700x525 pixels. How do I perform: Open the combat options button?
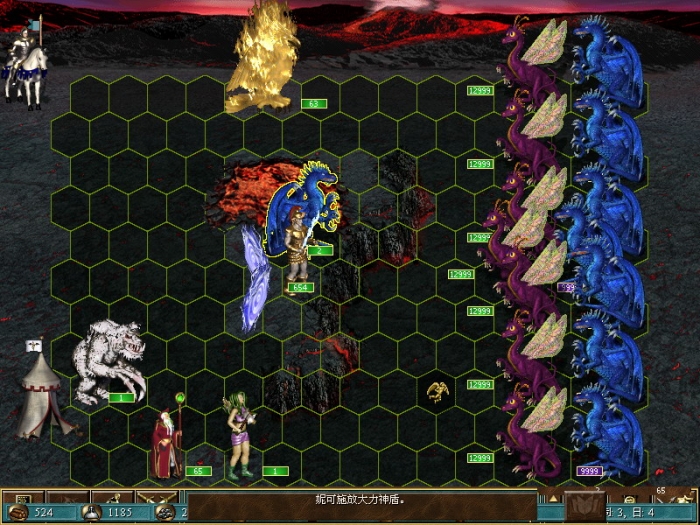(x=21, y=496)
